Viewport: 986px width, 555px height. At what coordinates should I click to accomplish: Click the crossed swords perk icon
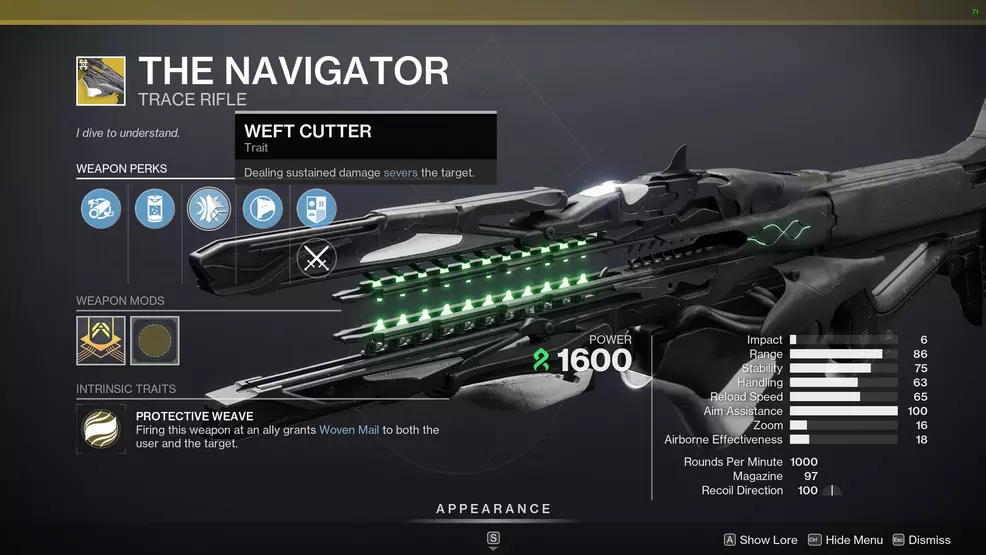[x=317, y=260]
